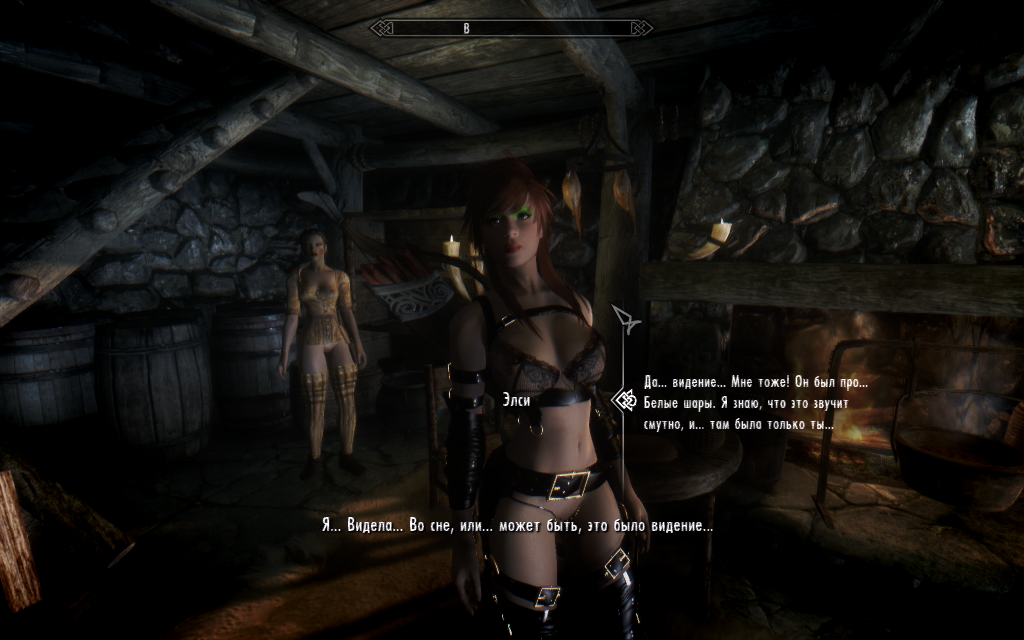Image resolution: width=1024 pixels, height=640 pixels.
Task: Click the dialogue list's up arrow
Action: [627, 319]
